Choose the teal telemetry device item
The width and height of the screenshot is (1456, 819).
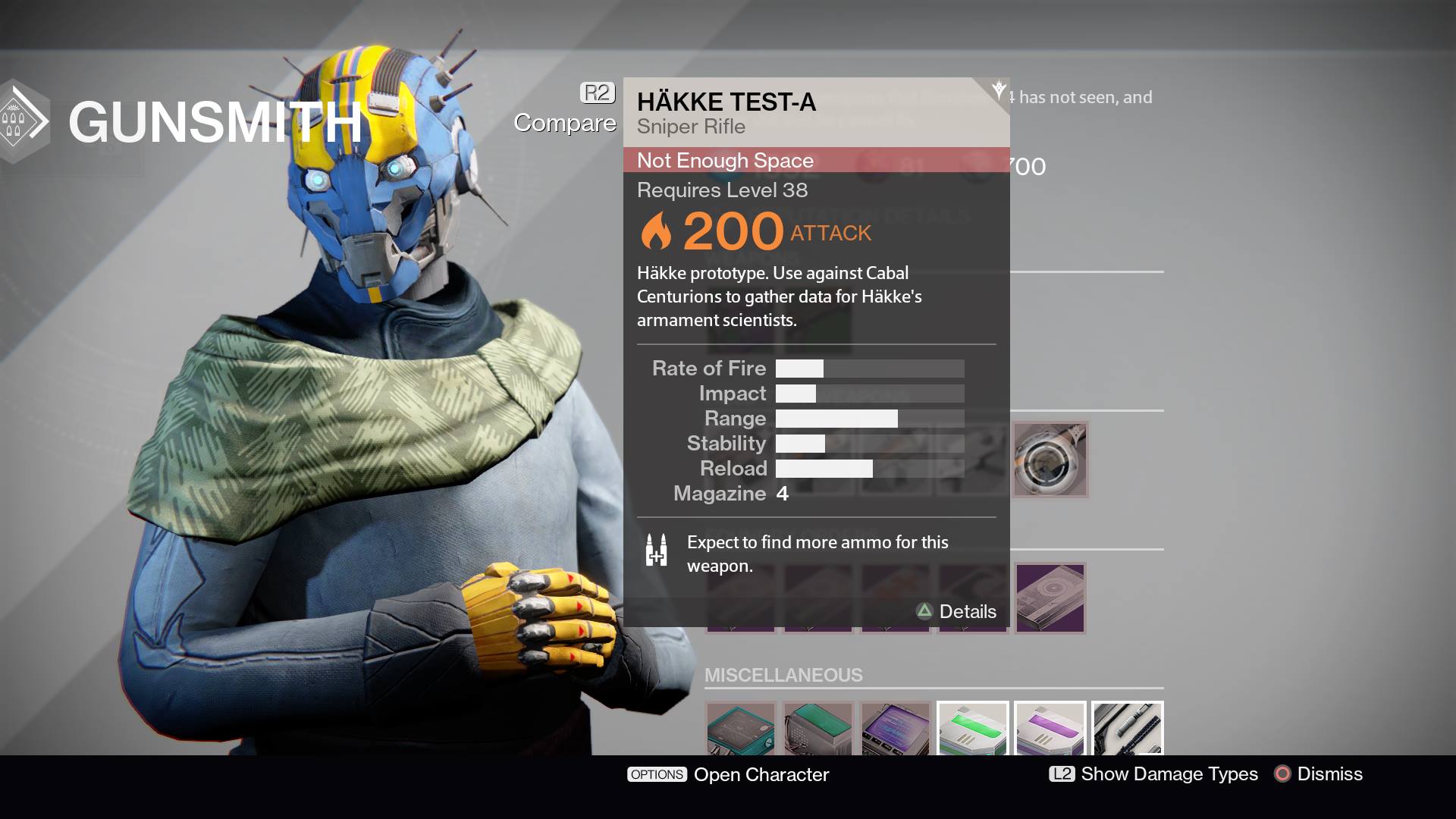(741, 729)
